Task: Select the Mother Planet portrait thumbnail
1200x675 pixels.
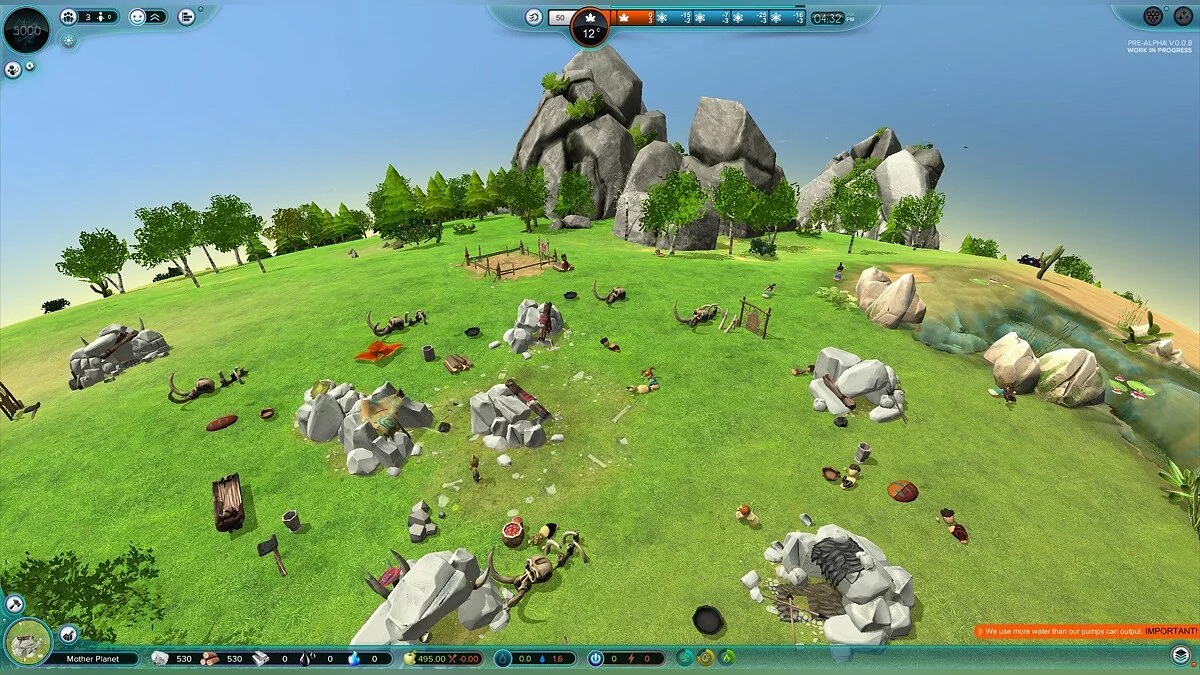Action: point(28,642)
